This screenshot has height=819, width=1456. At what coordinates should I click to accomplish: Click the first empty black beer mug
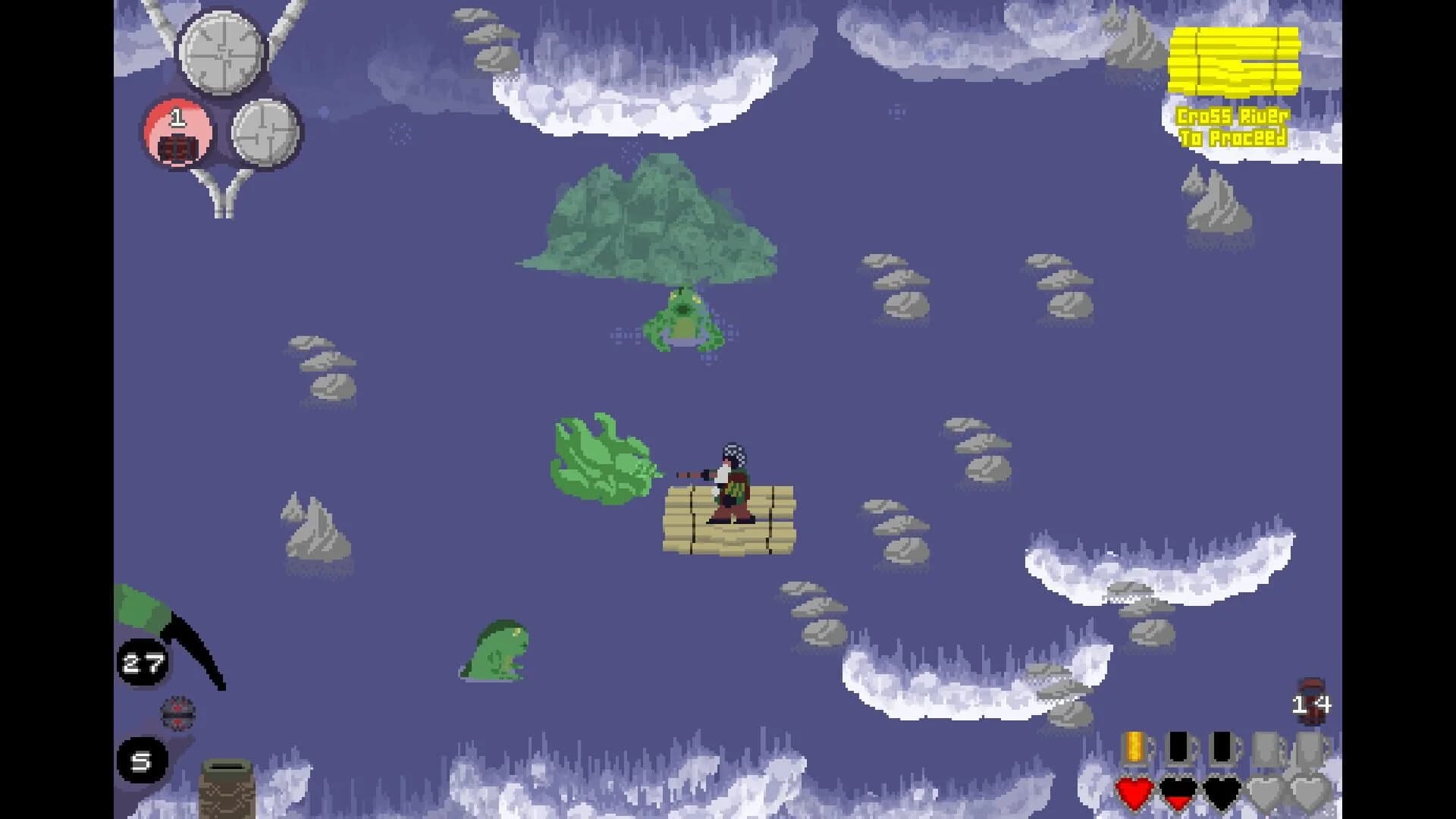[x=1178, y=747]
